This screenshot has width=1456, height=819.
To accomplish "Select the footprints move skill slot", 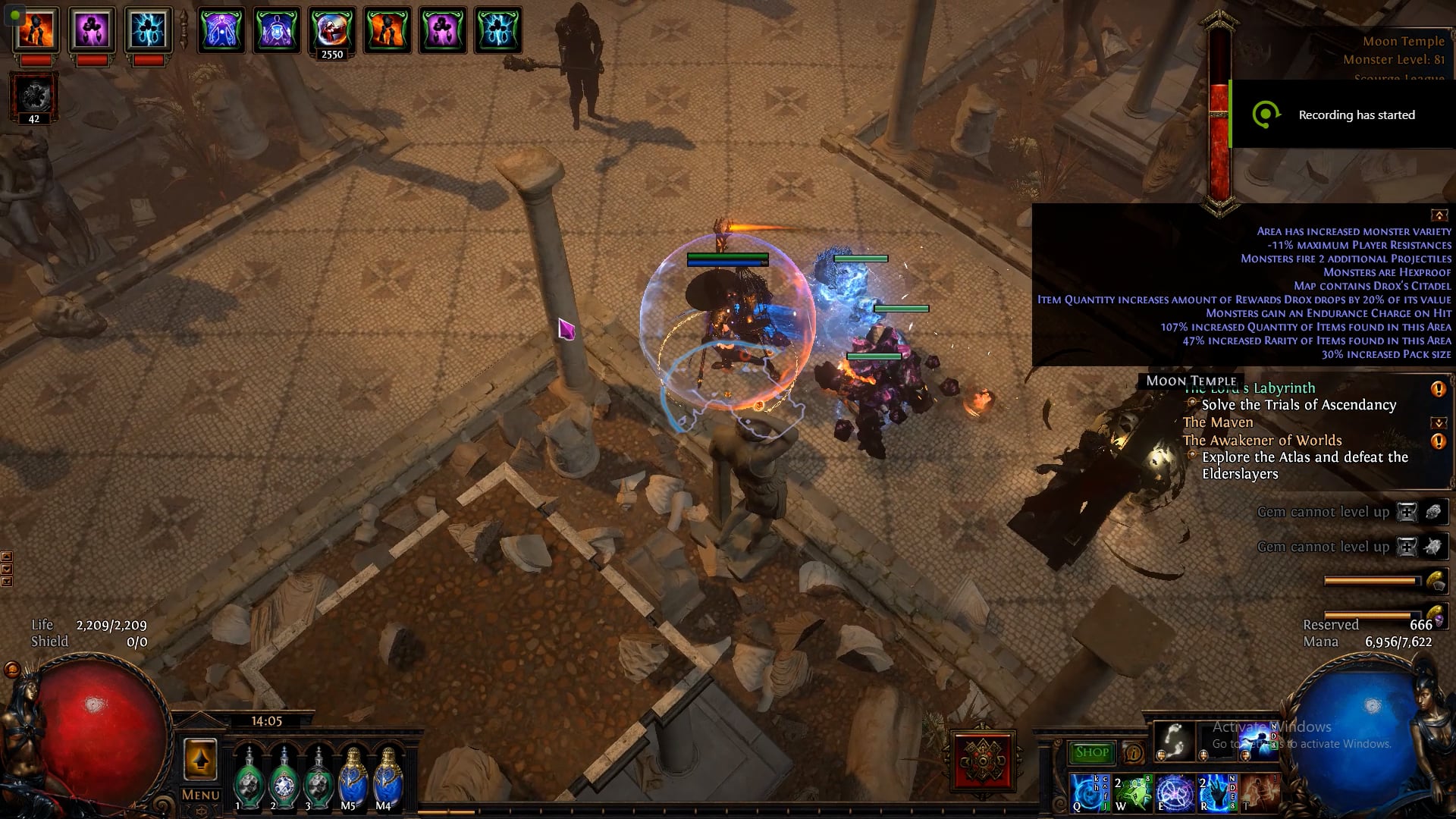I will coord(1174,741).
